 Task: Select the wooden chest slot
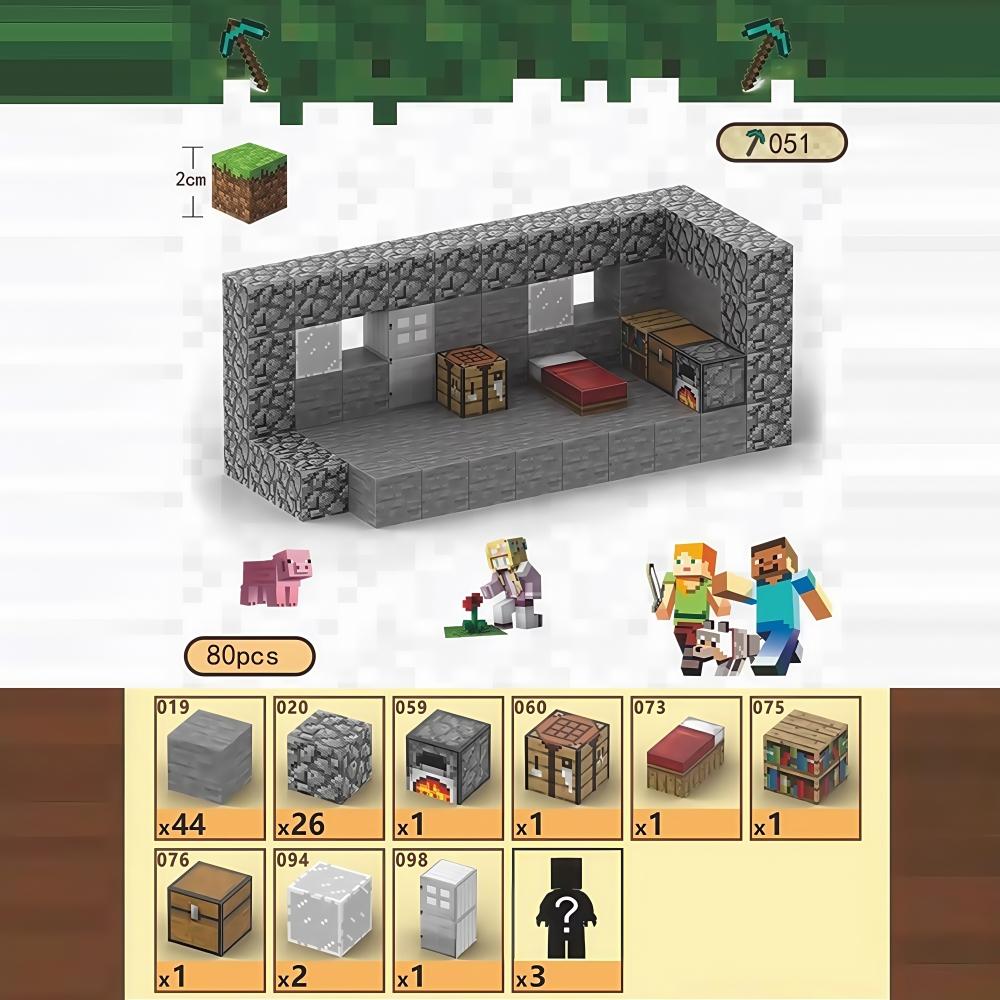(x=210, y=919)
